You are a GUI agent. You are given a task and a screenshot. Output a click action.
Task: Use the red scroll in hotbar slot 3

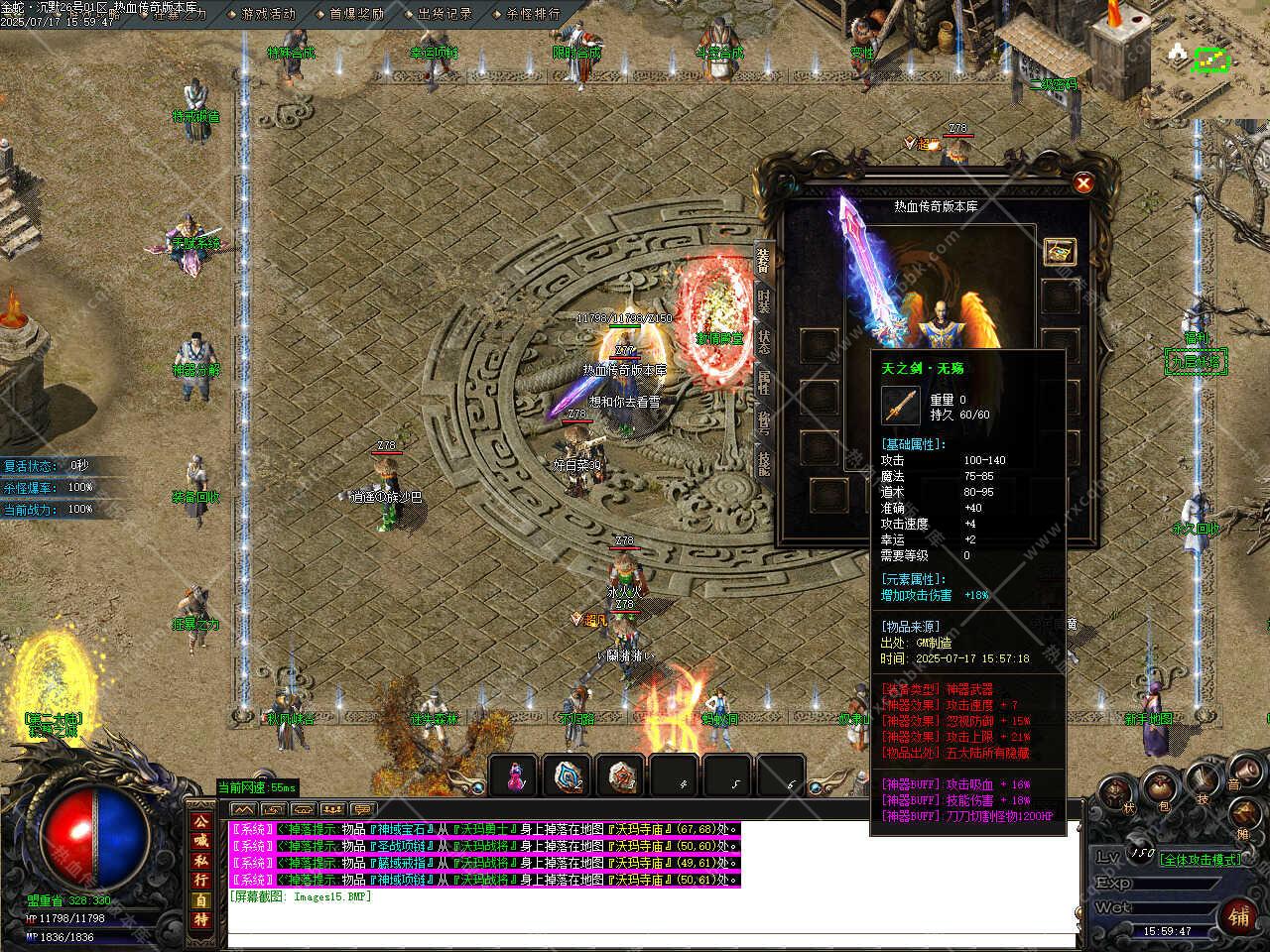click(622, 775)
